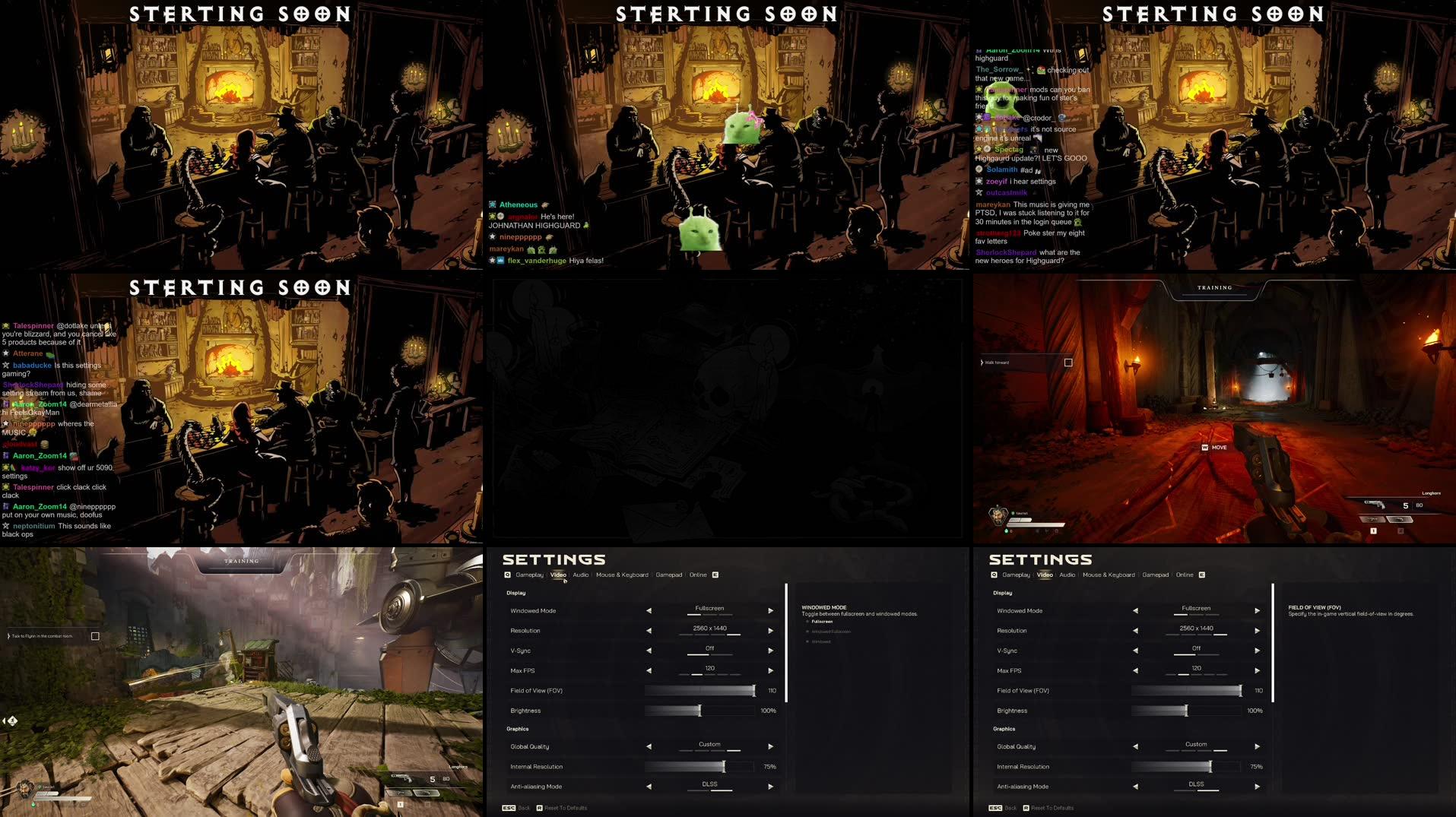Click the right arrow next to Fullscreen setting
Image resolution: width=1456 pixels, height=817 pixels.
[770, 610]
